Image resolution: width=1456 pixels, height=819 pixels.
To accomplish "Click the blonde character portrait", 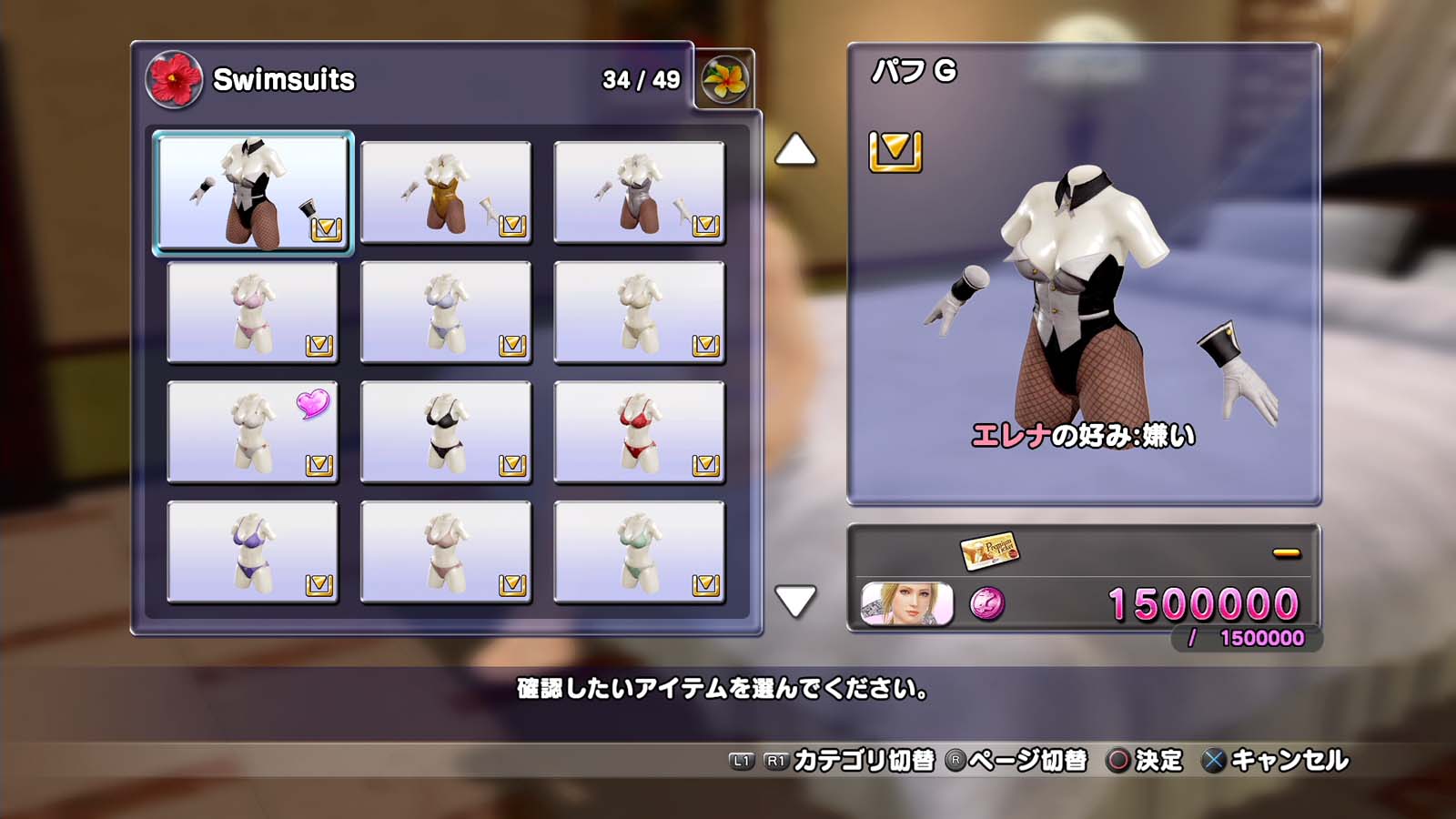I will tap(906, 603).
